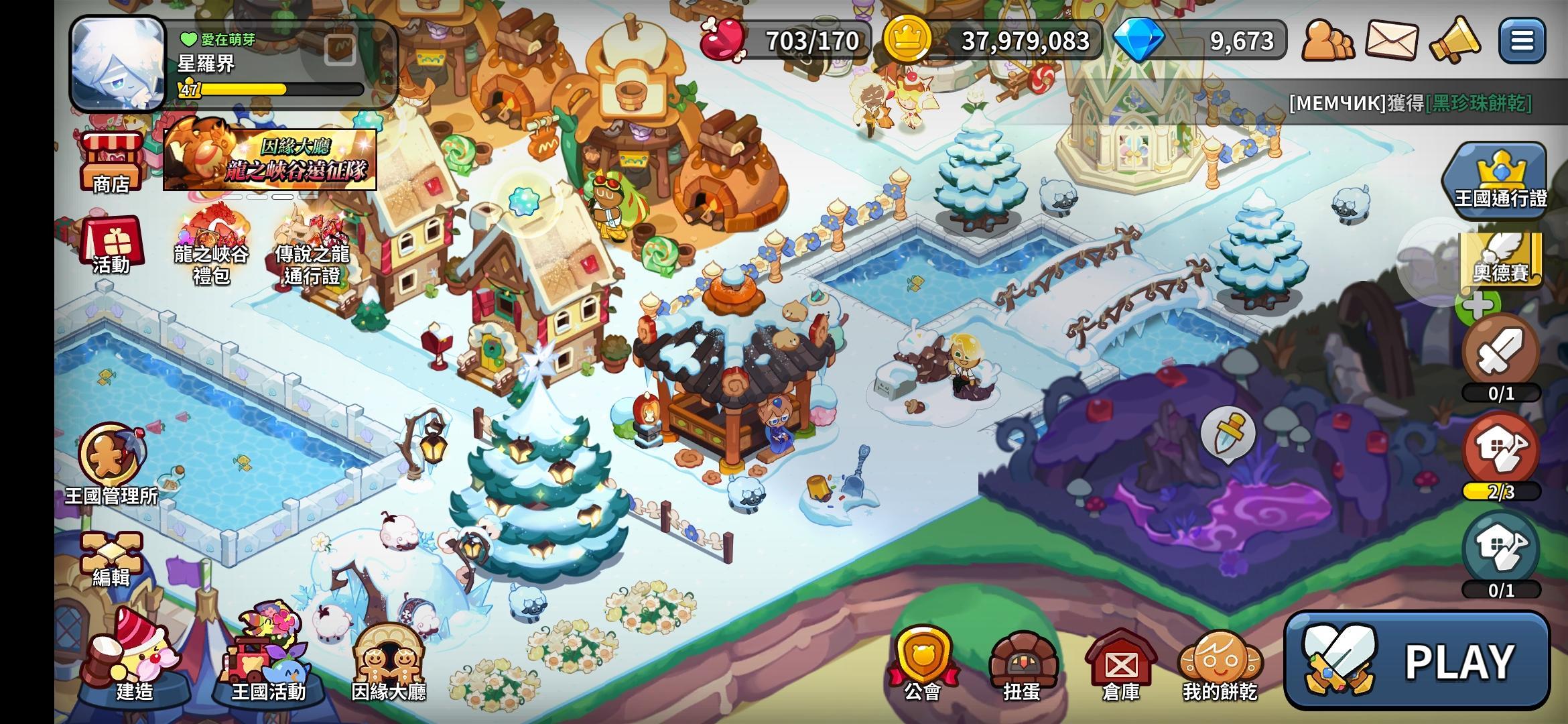Open the mail envelope inbox
This screenshot has width=1568, height=724.
tap(1391, 41)
